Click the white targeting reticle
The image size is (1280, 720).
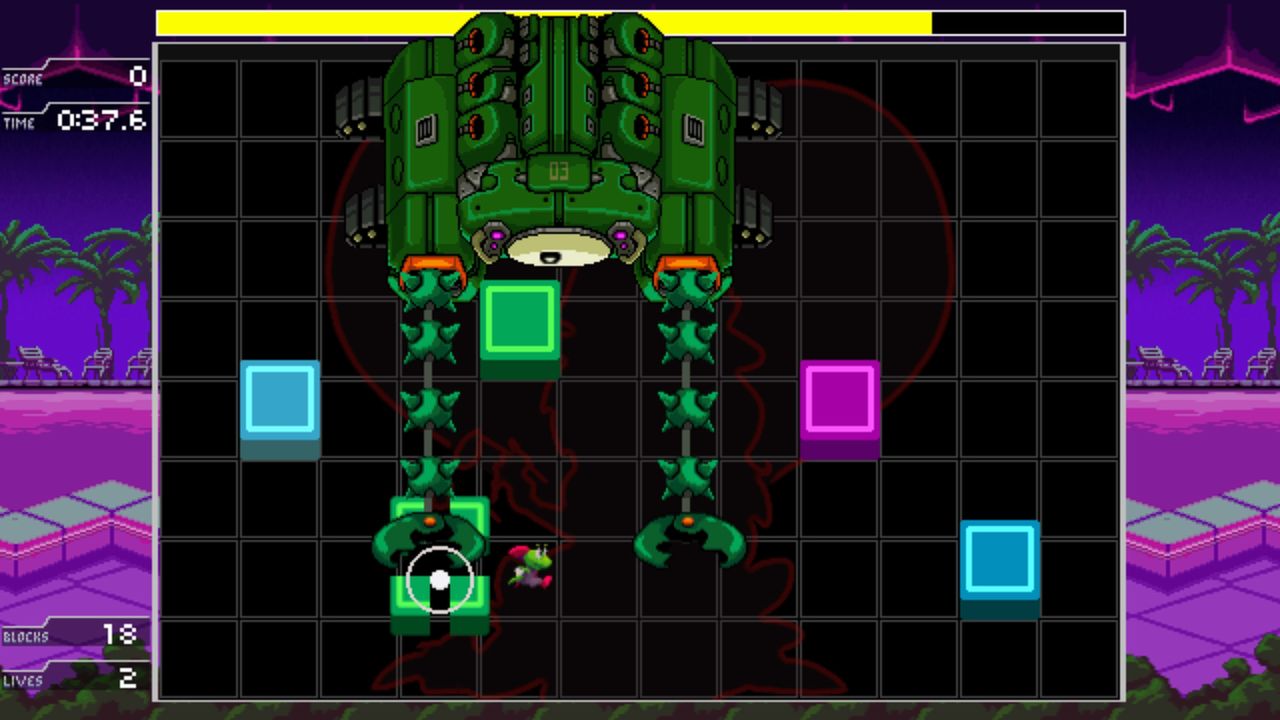coord(440,578)
